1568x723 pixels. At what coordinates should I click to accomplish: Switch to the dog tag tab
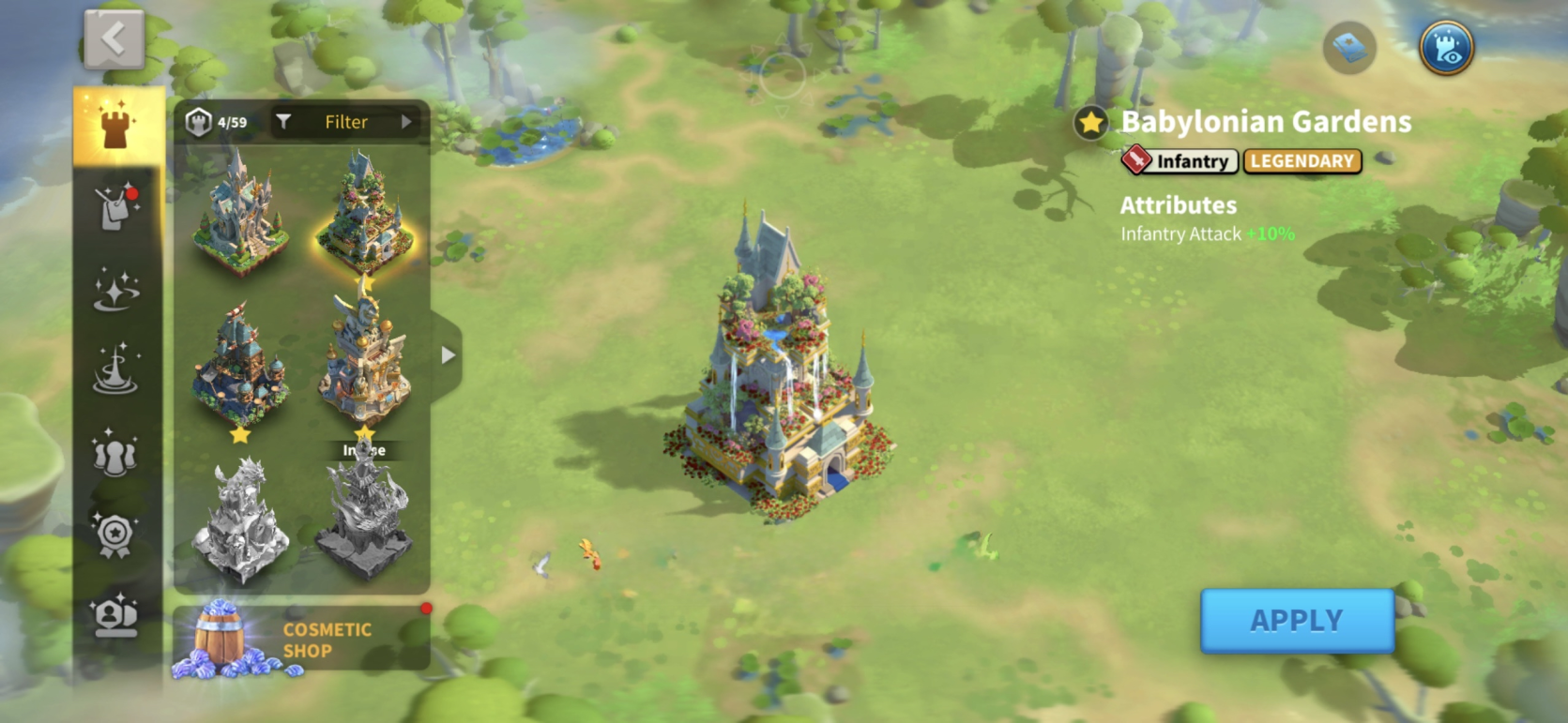pyautogui.click(x=116, y=206)
